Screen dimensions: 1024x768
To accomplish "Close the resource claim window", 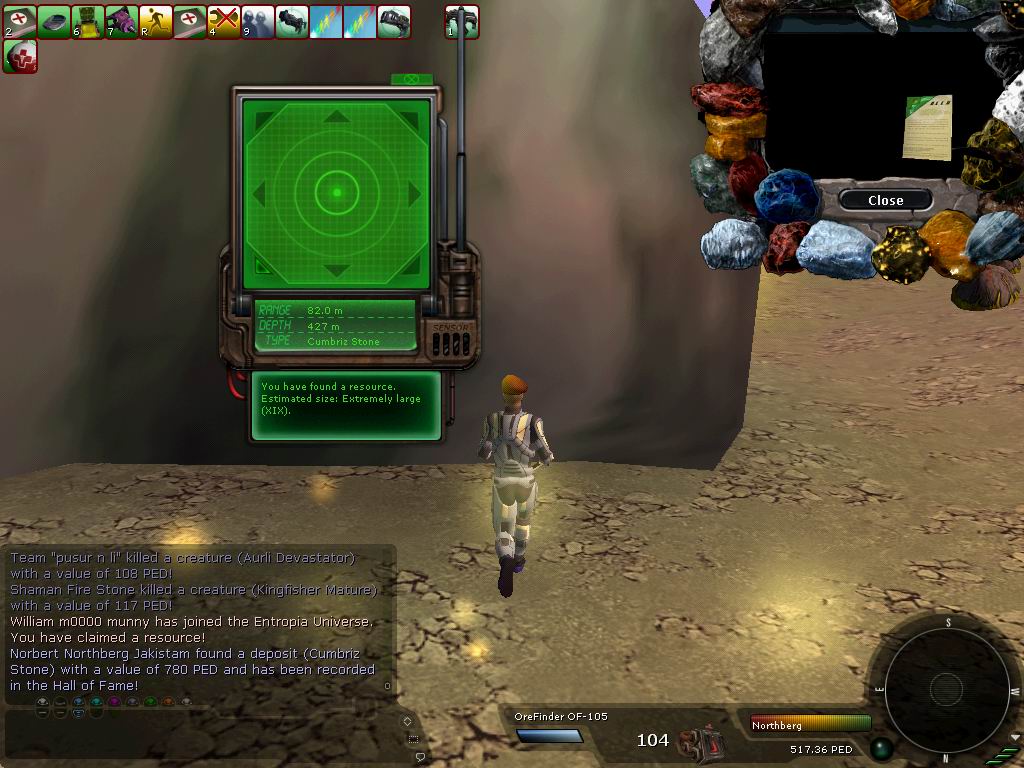I will point(885,200).
